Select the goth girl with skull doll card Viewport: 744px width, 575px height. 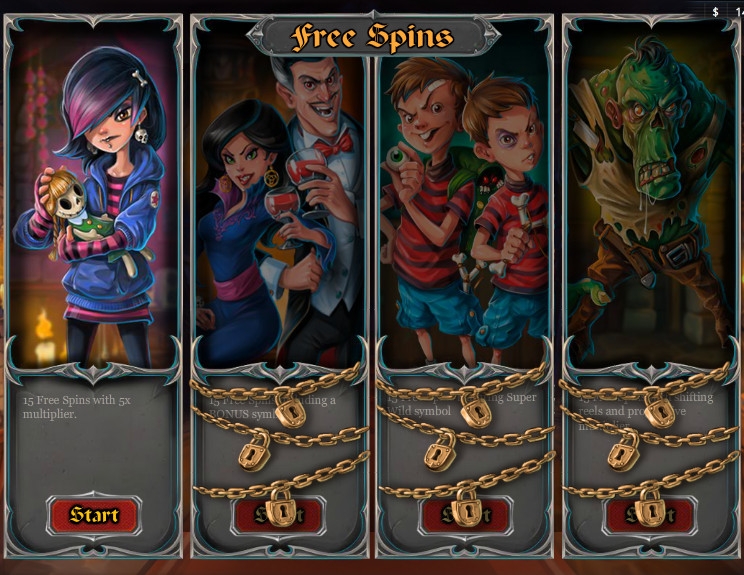94,200
